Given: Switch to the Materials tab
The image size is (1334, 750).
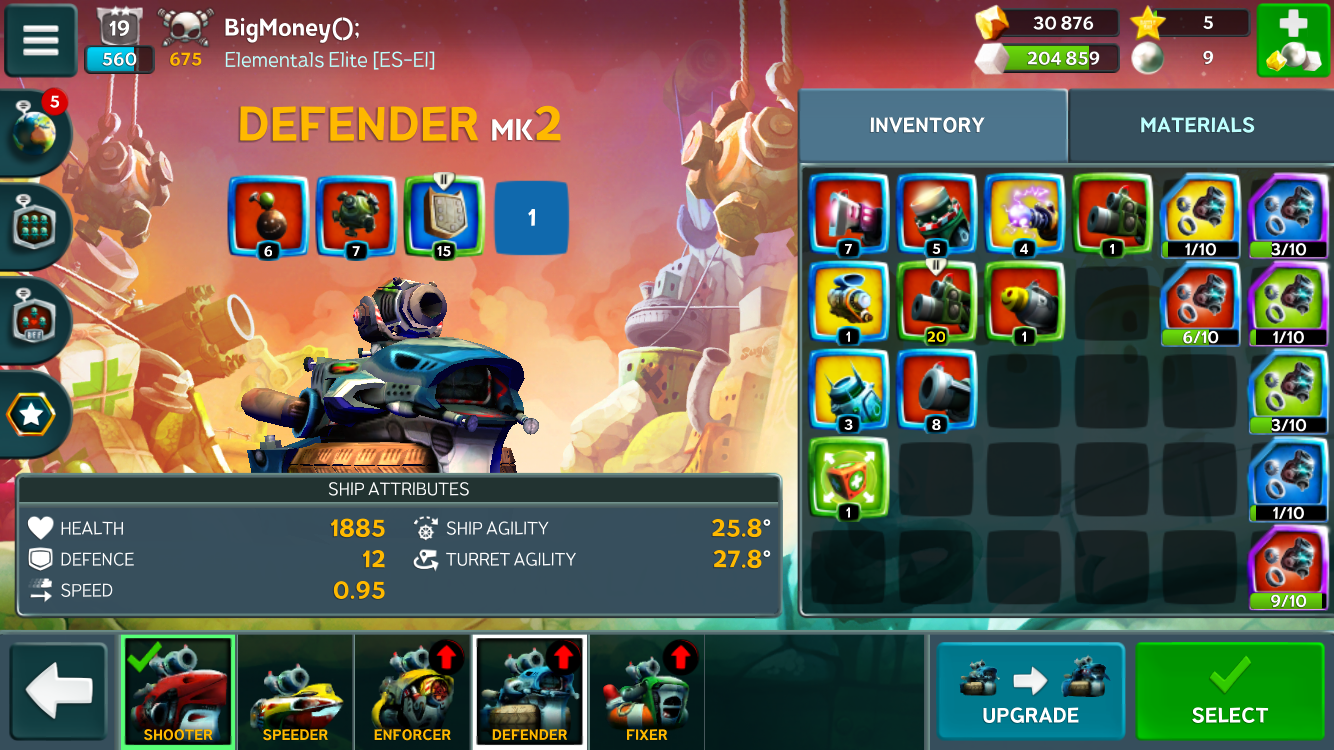Looking at the screenshot, I should pos(1197,125).
